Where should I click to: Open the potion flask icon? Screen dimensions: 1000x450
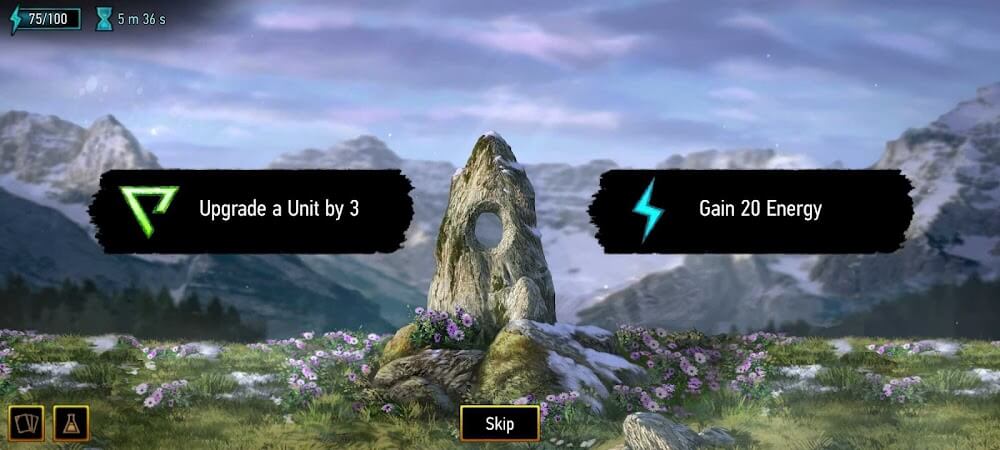71,423
